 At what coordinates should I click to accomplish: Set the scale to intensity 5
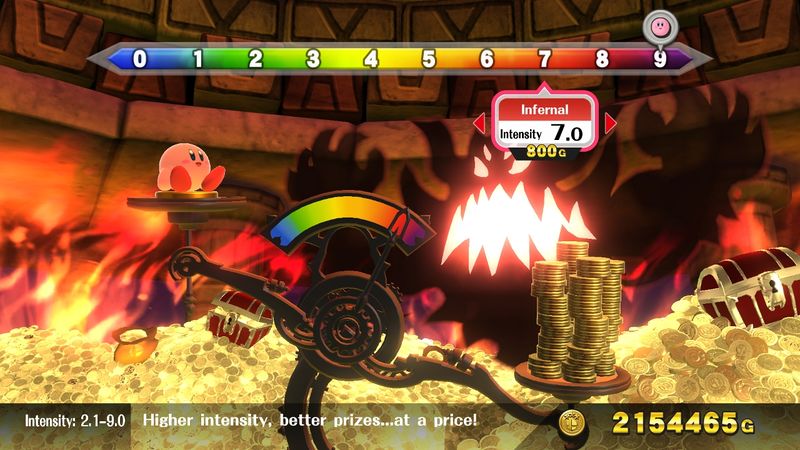coord(429,58)
